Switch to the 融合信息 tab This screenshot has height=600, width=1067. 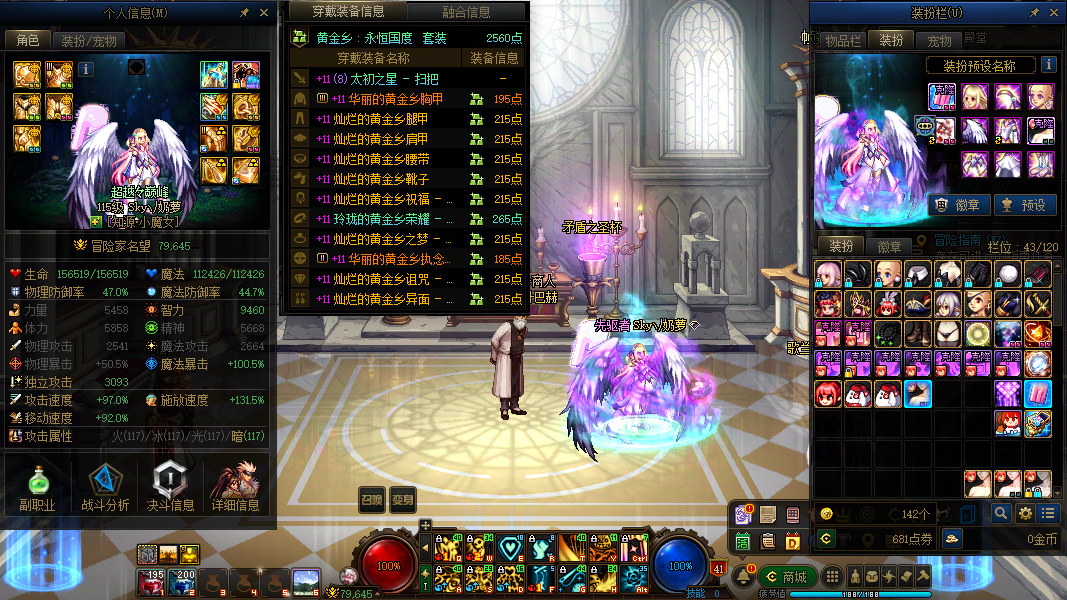point(466,12)
